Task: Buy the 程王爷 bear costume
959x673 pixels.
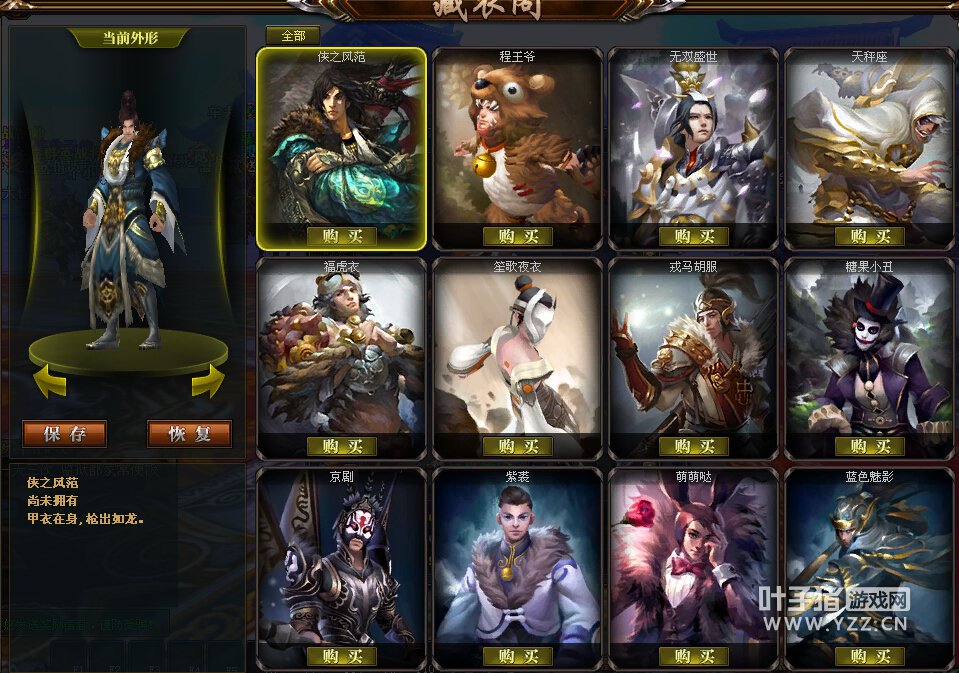Action: [518, 236]
